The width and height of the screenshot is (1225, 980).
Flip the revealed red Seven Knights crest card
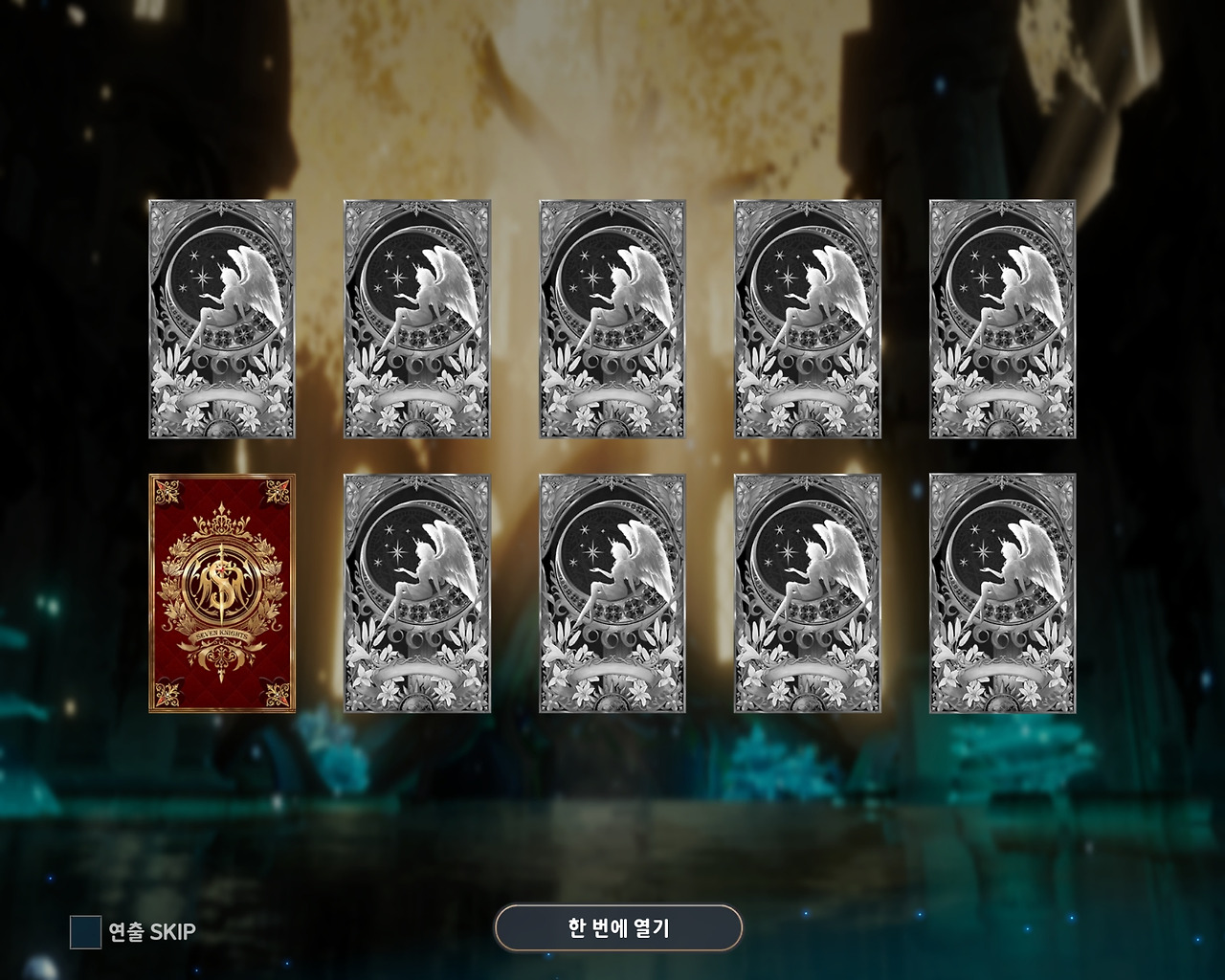pos(221,593)
